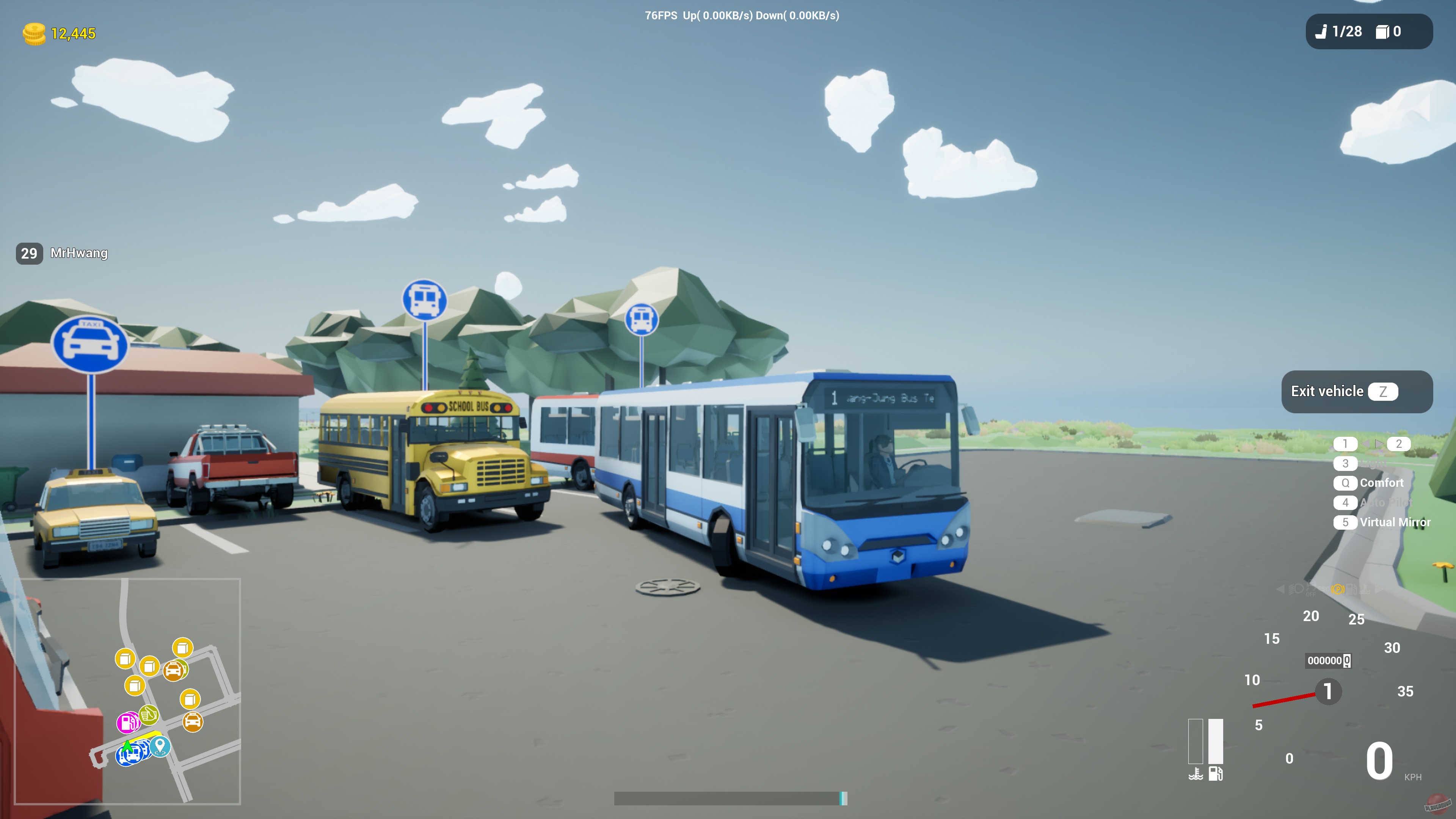The width and height of the screenshot is (1456, 819).
Task: Click the green player arrow on the minimap
Action: point(128,748)
